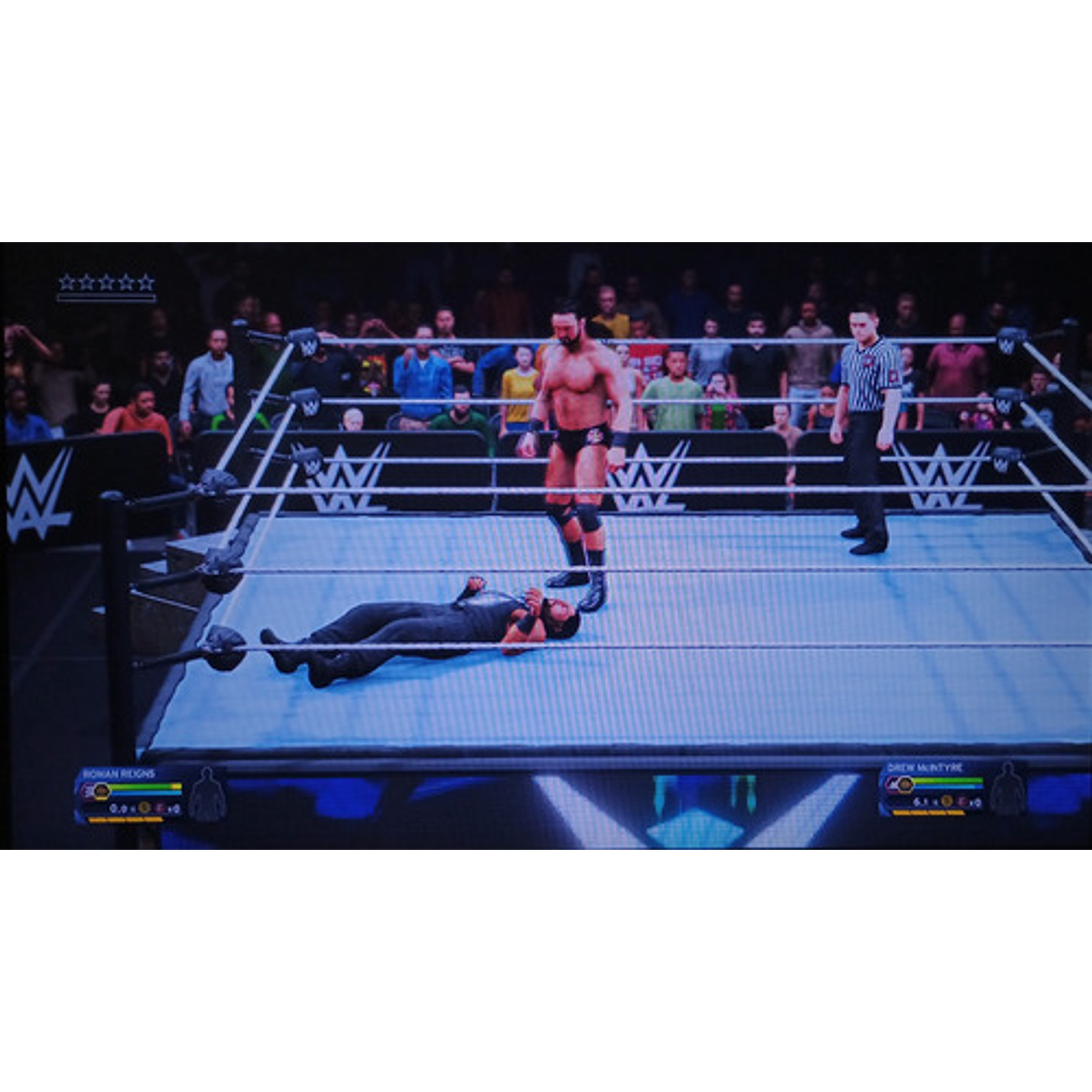Click the yellow skill prompts under Roman Reigns' bars
The image size is (1092, 1092).
pos(127,819)
